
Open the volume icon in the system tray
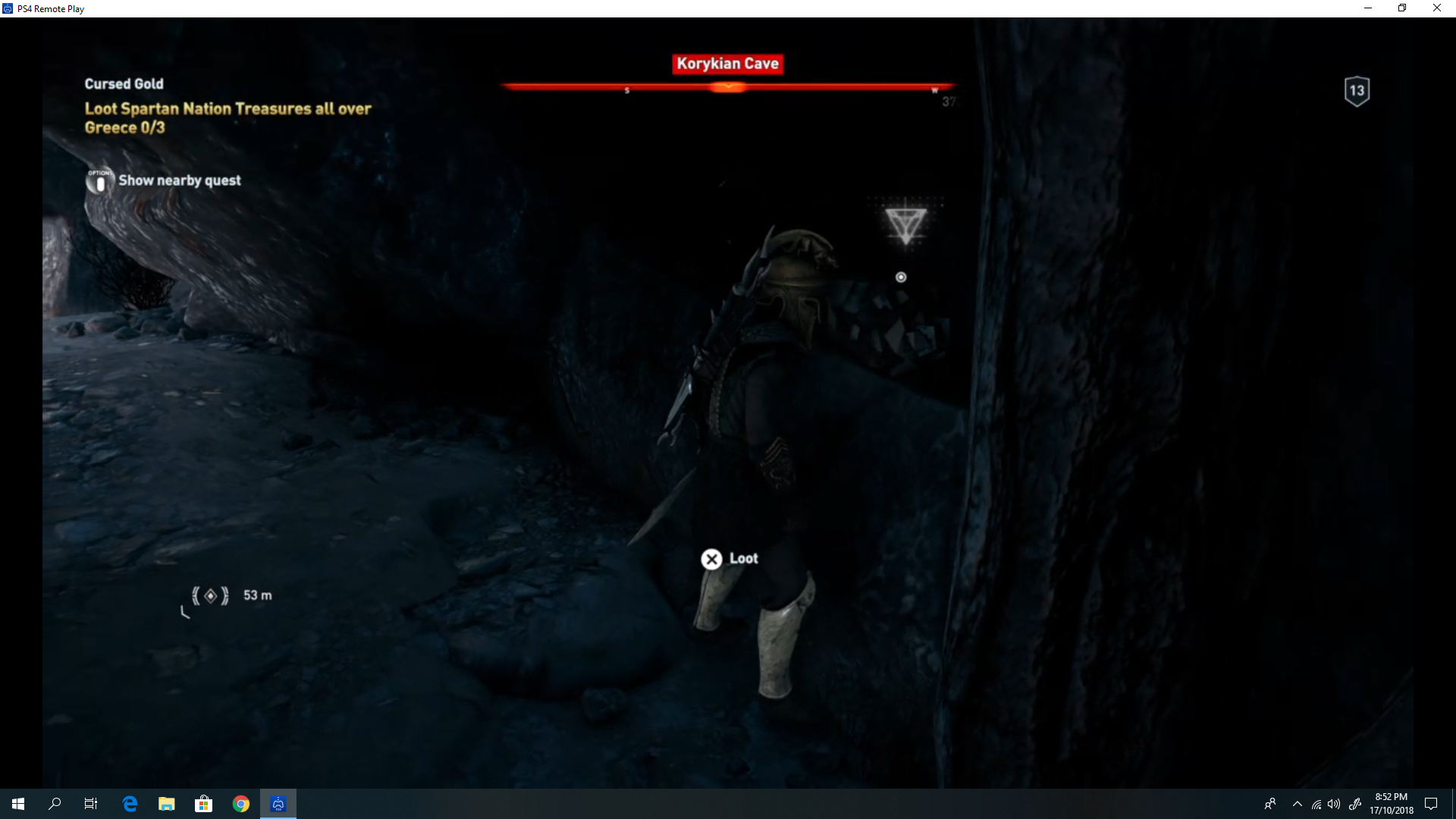pyautogui.click(x=1335, y=803)
